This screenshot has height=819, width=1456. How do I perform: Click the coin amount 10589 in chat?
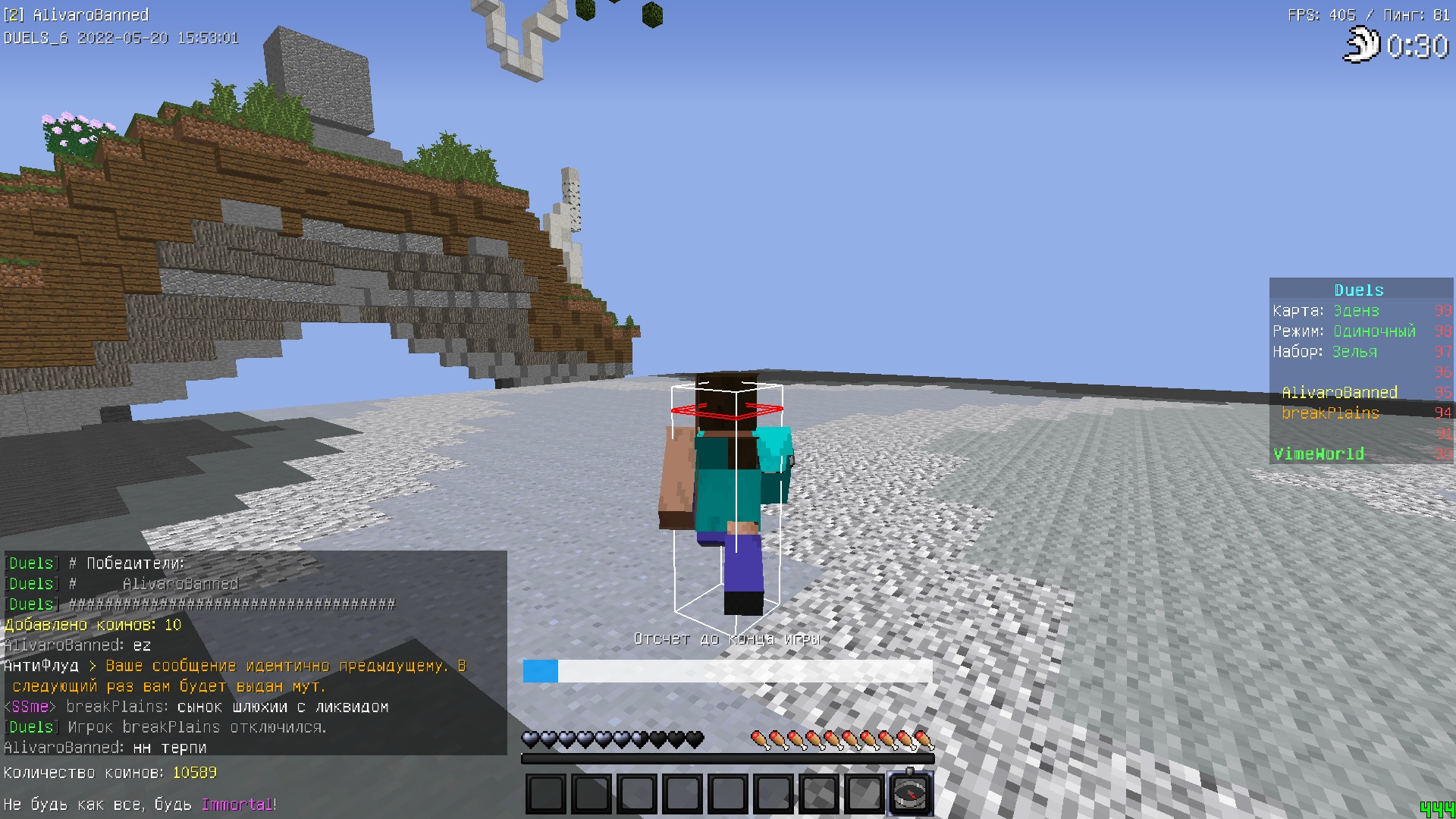tap(195, 773)
